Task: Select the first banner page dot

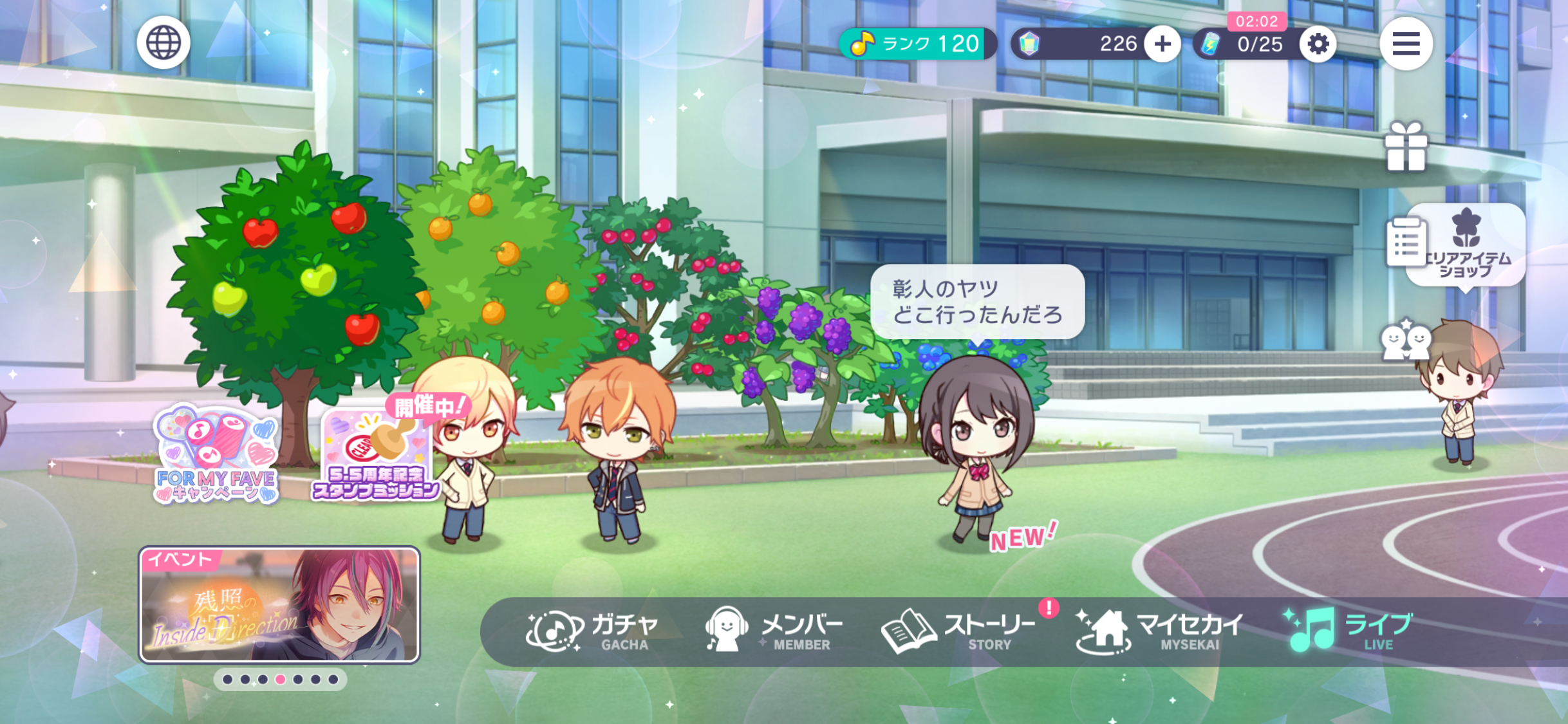Action: [228, 680]
